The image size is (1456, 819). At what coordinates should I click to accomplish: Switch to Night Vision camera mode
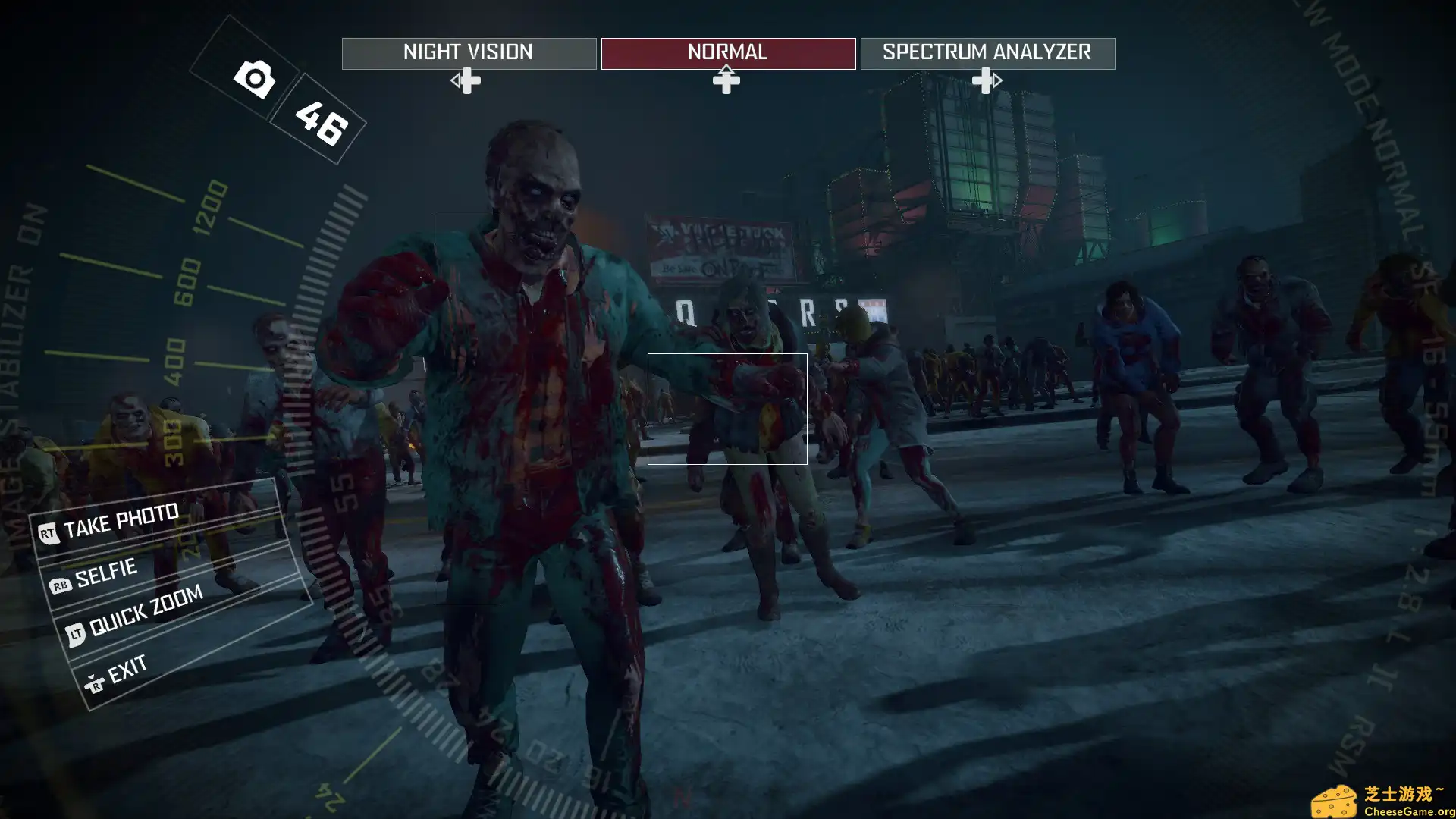click(x=467, y=52)
